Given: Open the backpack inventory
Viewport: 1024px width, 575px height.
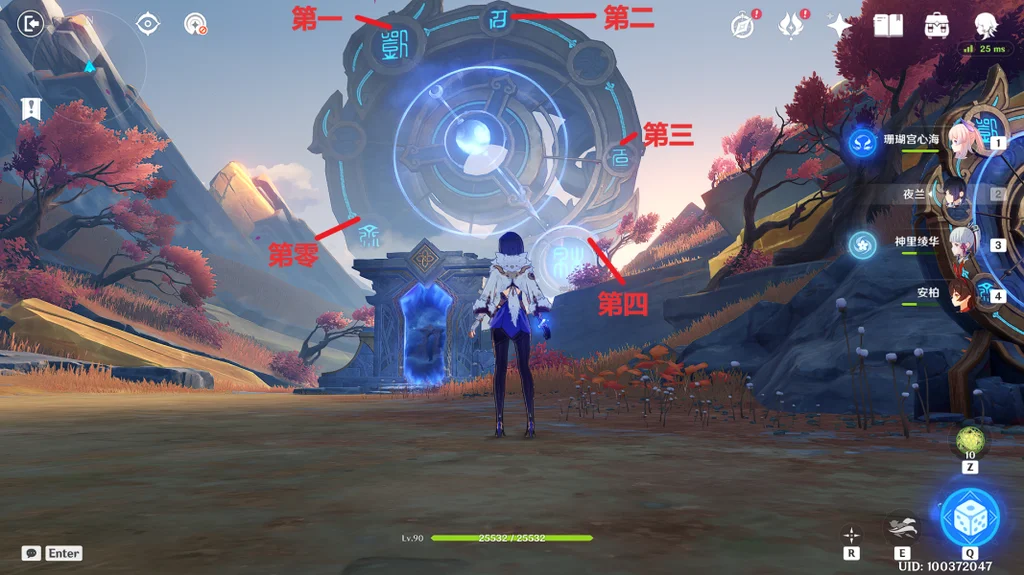Looking at the screenshot, I should (x=937, y=26).
